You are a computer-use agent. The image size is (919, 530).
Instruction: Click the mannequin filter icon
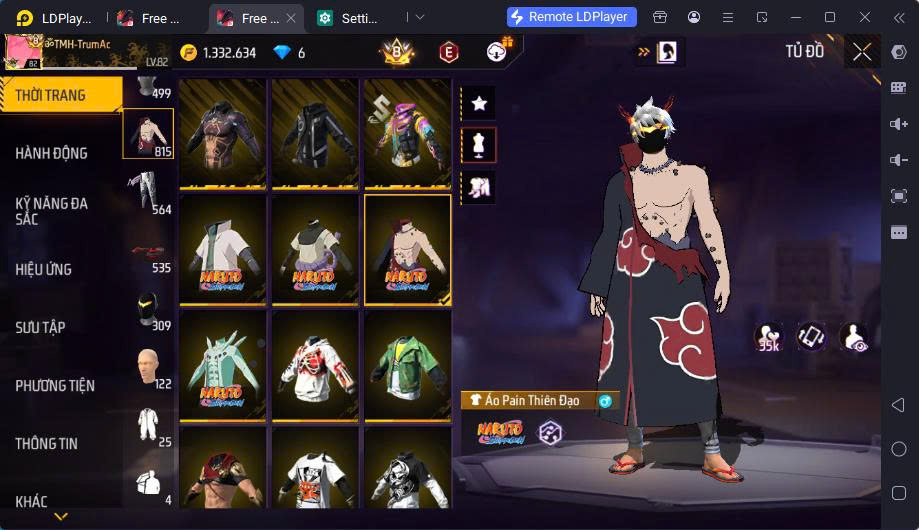coord(478,144)
